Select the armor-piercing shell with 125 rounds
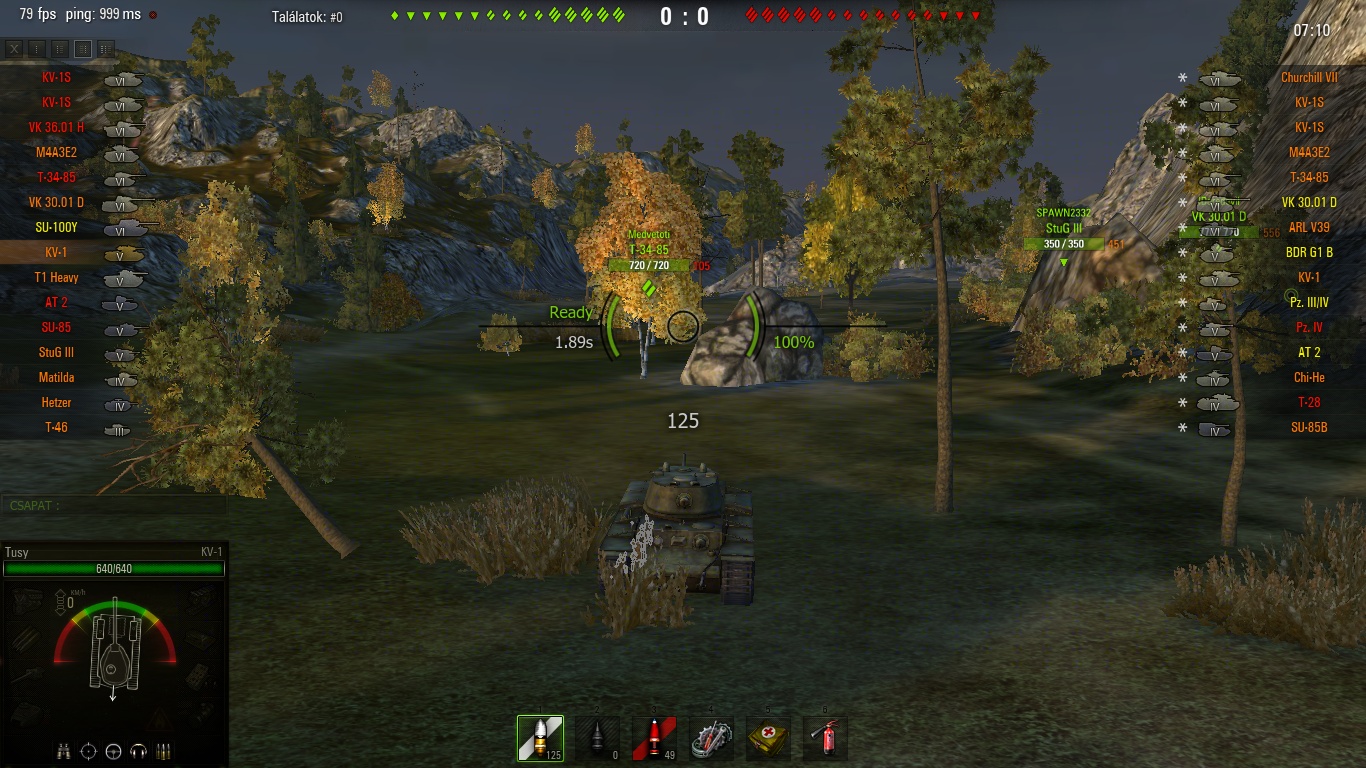Screen dimensions: 1366x768 click(x=540, y=738)
